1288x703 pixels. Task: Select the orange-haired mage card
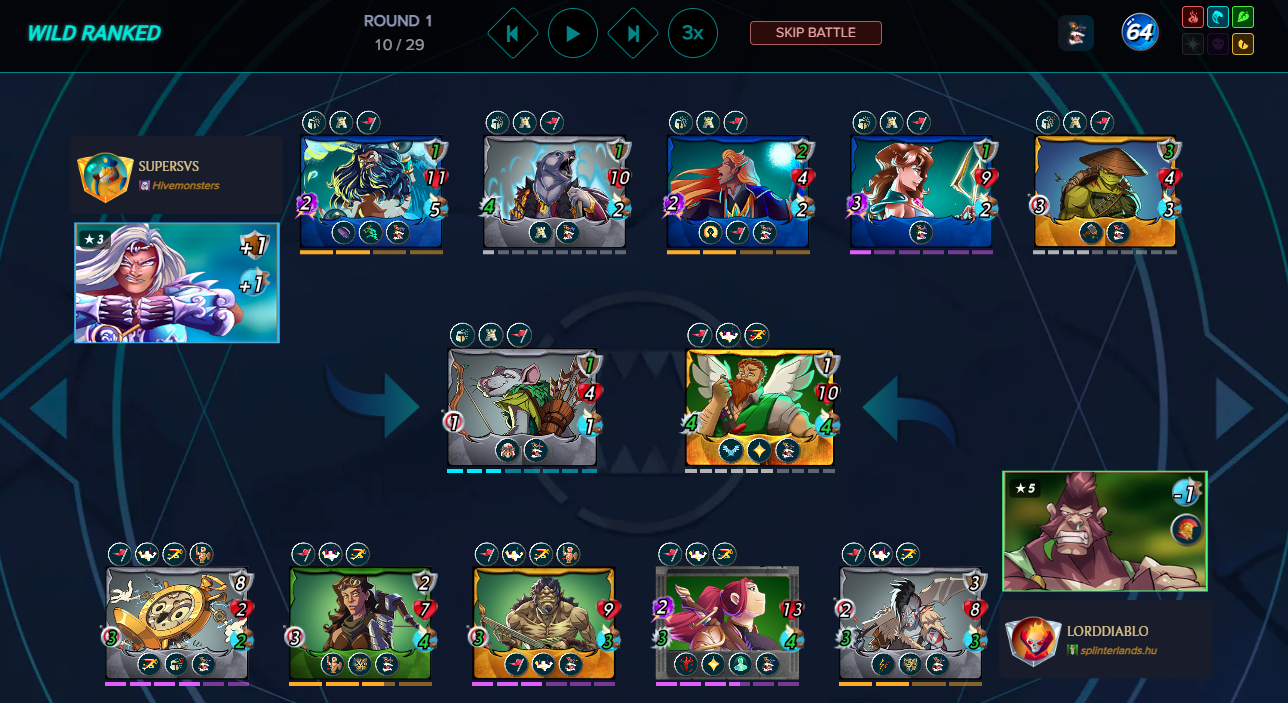coord(739,192)
